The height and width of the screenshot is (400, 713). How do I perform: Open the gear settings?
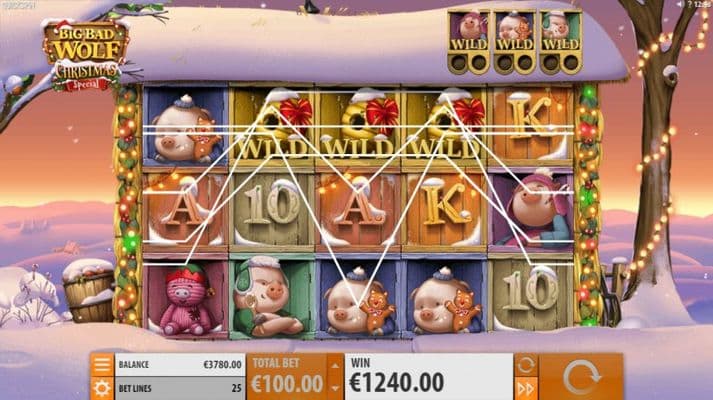[x=101, y=386]
